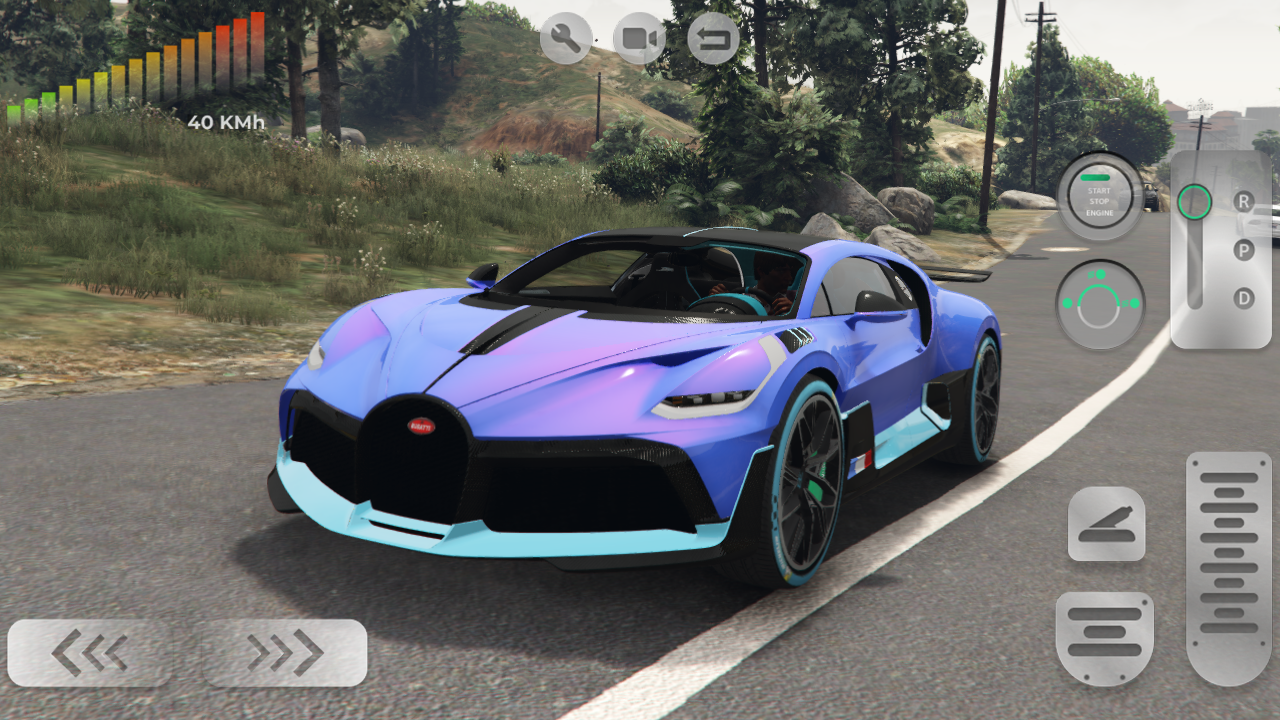1280x720 pixels.
Task: Tap the green engine status bar
Action: pyautogui.click(x=1096, y=177)
